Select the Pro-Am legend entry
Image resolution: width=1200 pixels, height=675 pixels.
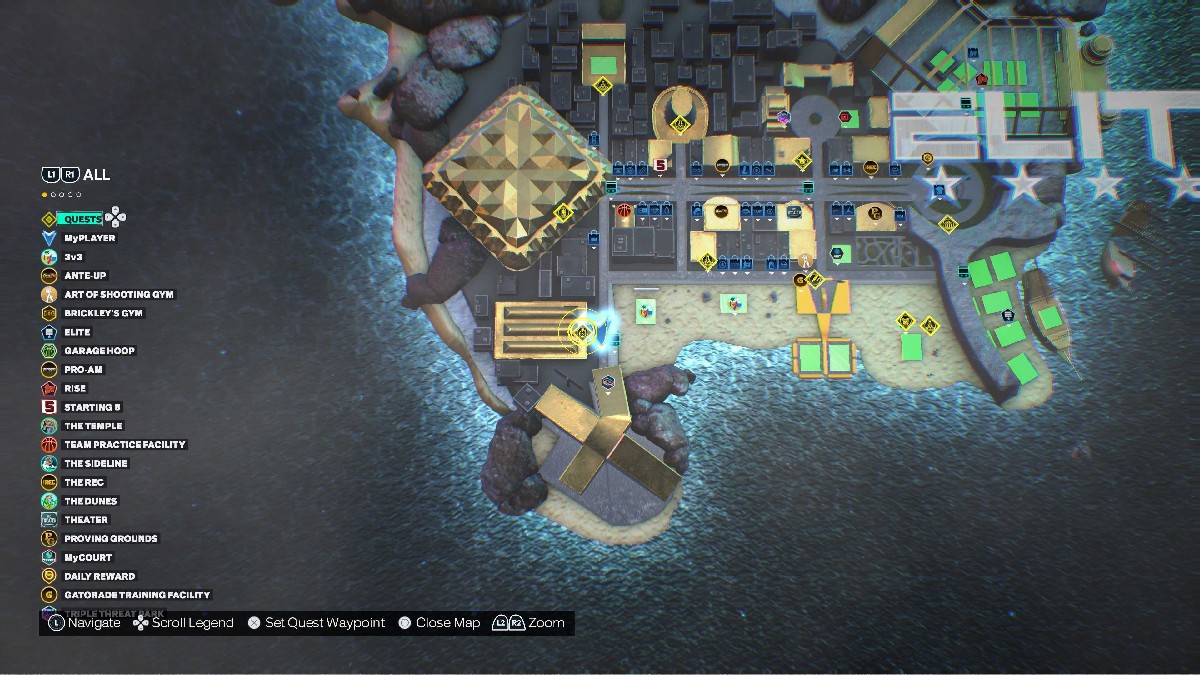pos(83,369)
